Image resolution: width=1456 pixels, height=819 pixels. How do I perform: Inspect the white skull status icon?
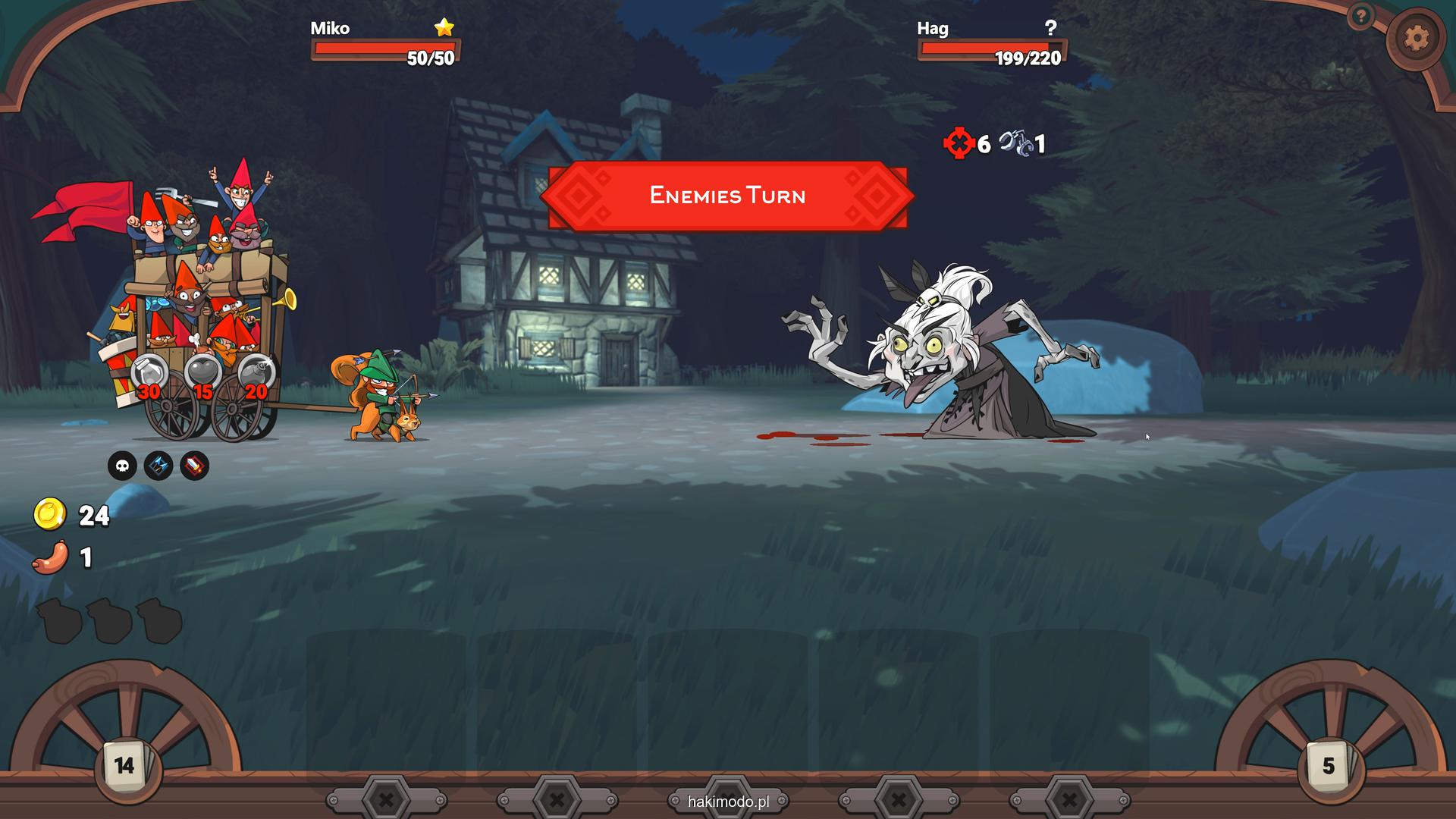tap(122, 466)
